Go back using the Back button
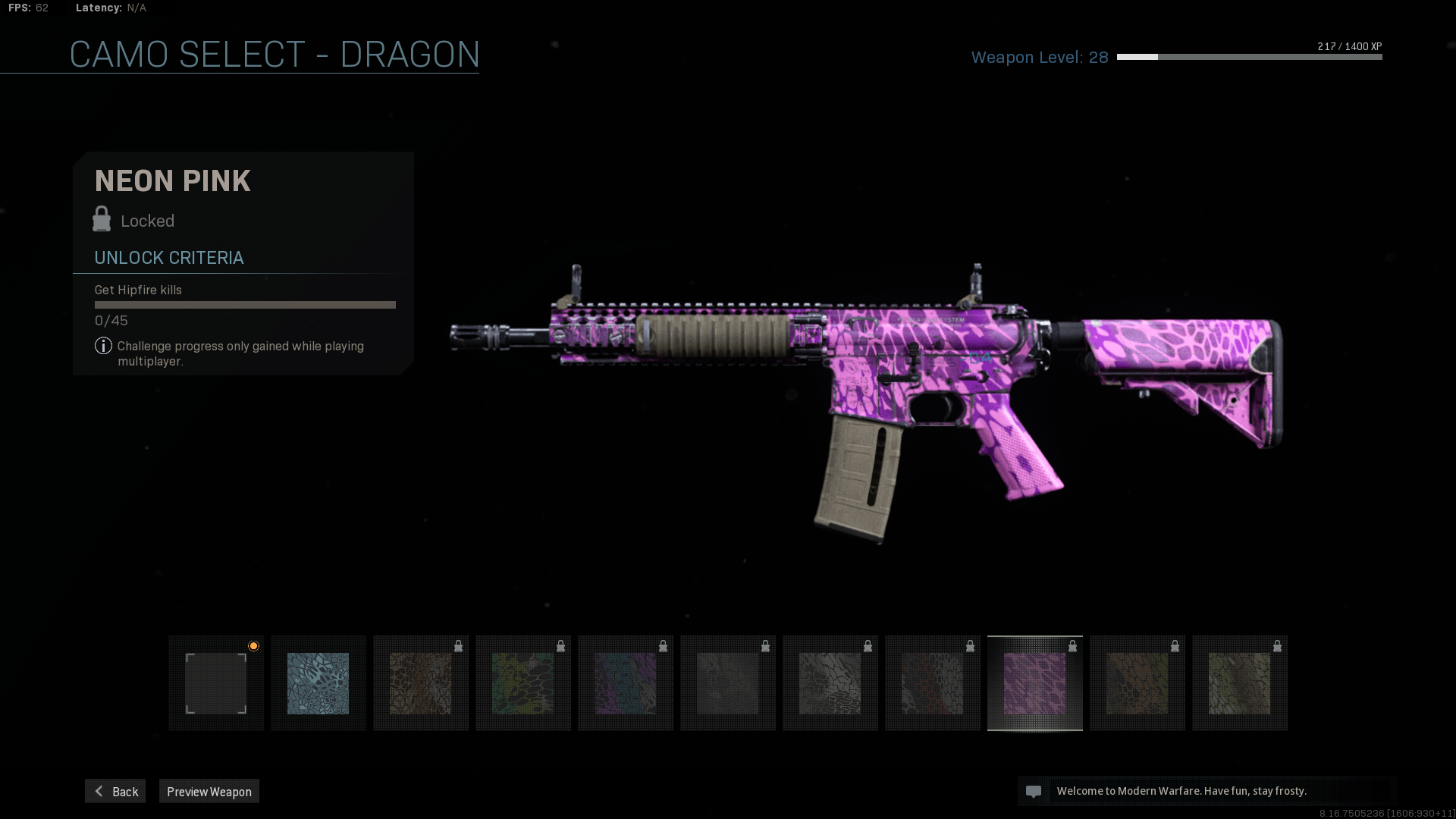Screen dimensions: 1456x819 point(115,791)
